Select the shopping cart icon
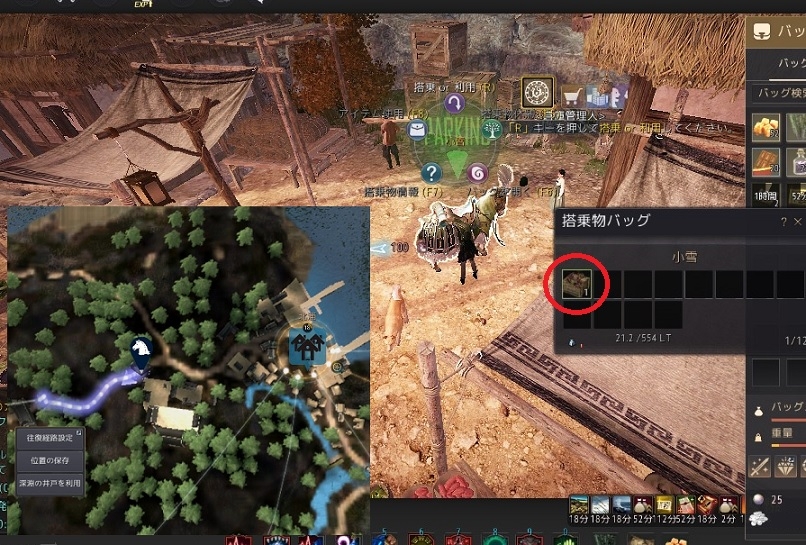Image resolution: width=806 pixels, height=545 pixels. [573, 97]
